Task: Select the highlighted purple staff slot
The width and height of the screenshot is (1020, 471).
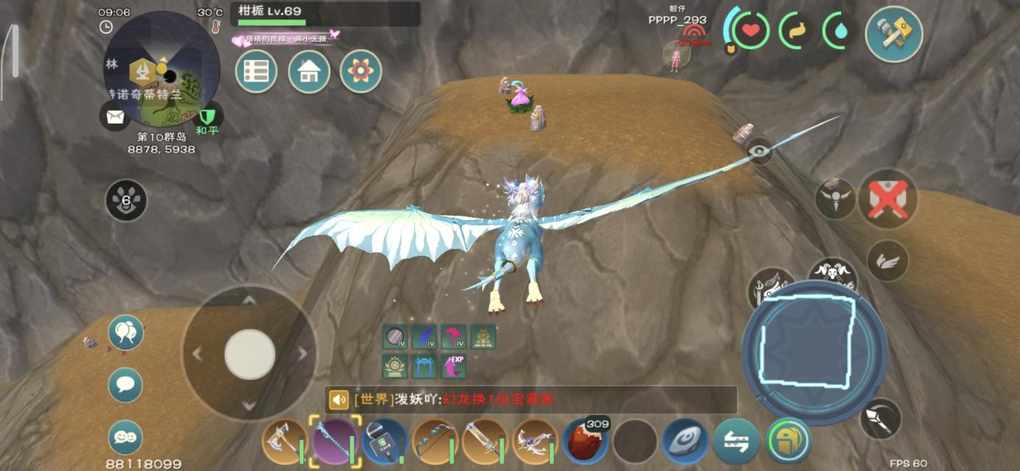Action: click(x=335, y=441)
